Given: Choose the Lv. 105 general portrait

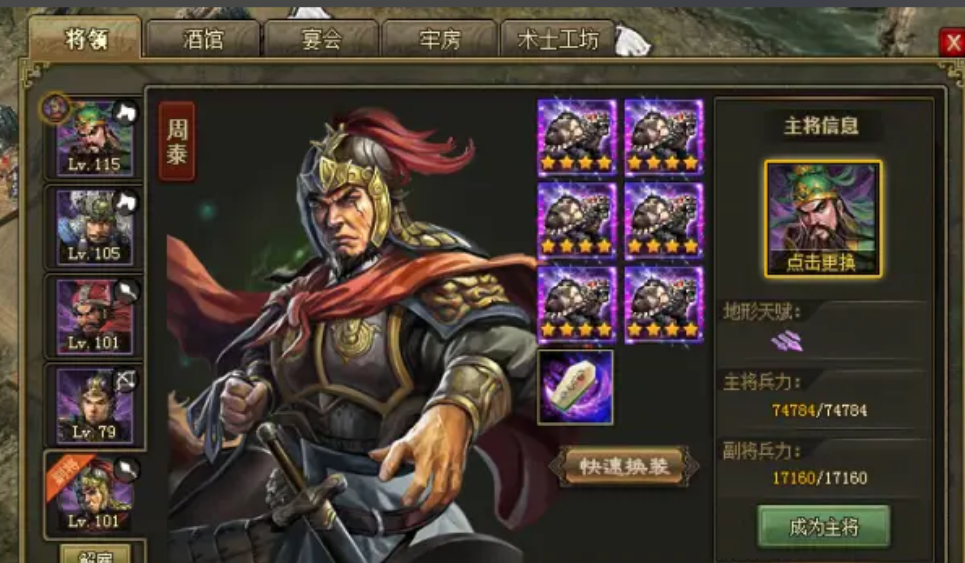Looking at the screenshot, I should (94, 227).
